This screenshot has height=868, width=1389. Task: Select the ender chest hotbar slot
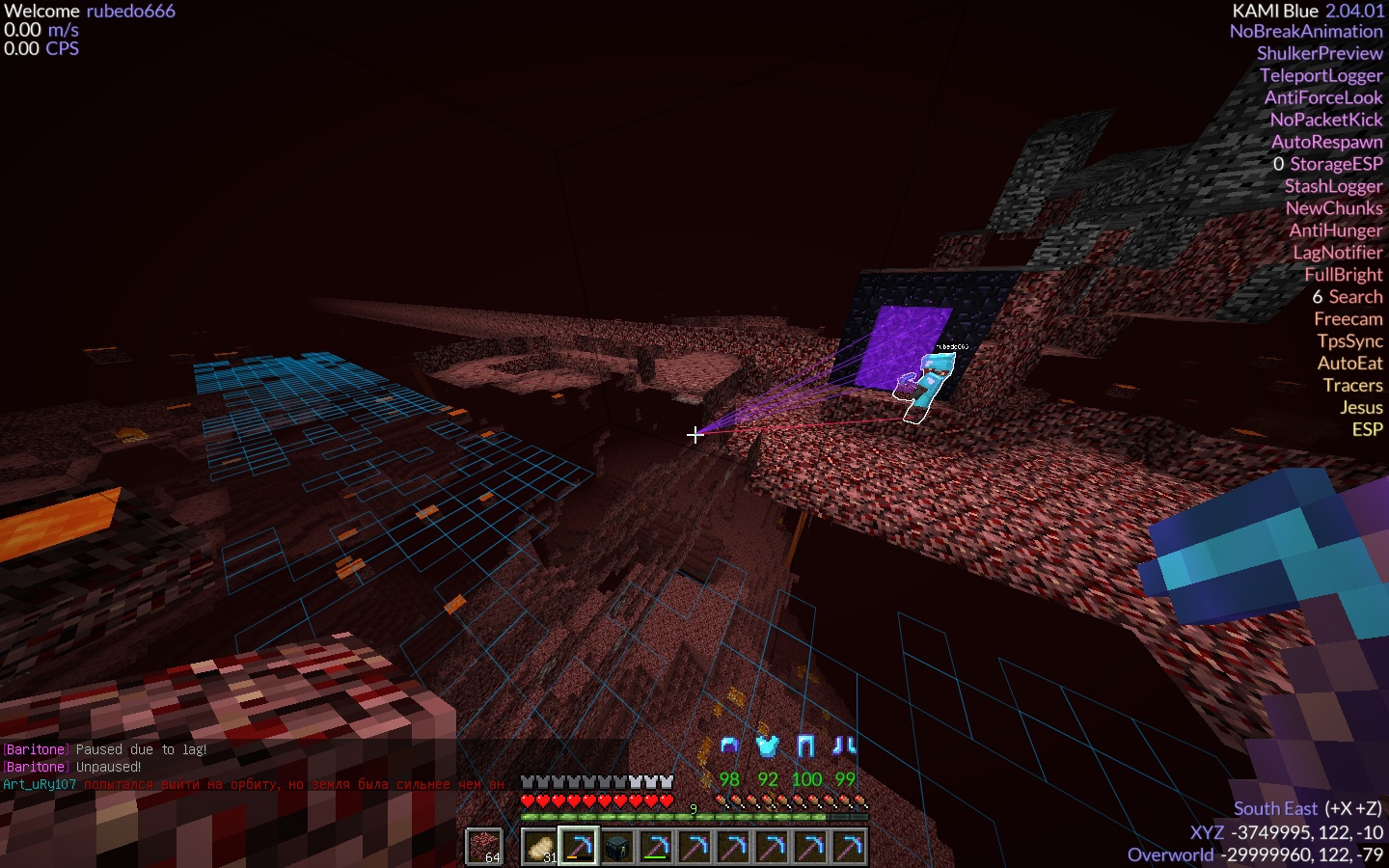point(617,847)
